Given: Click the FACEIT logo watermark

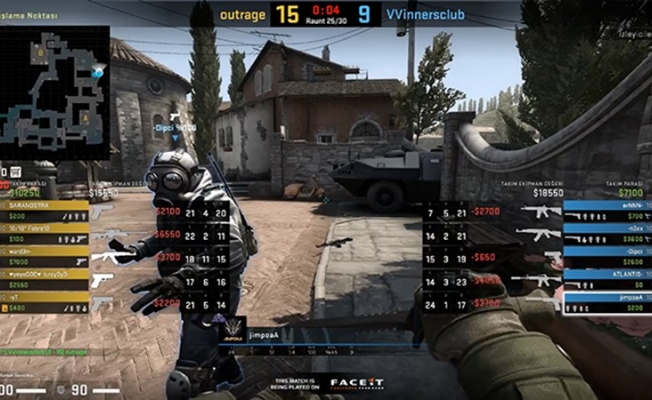Looking at the screenshot, I should (x=357, y=383).
